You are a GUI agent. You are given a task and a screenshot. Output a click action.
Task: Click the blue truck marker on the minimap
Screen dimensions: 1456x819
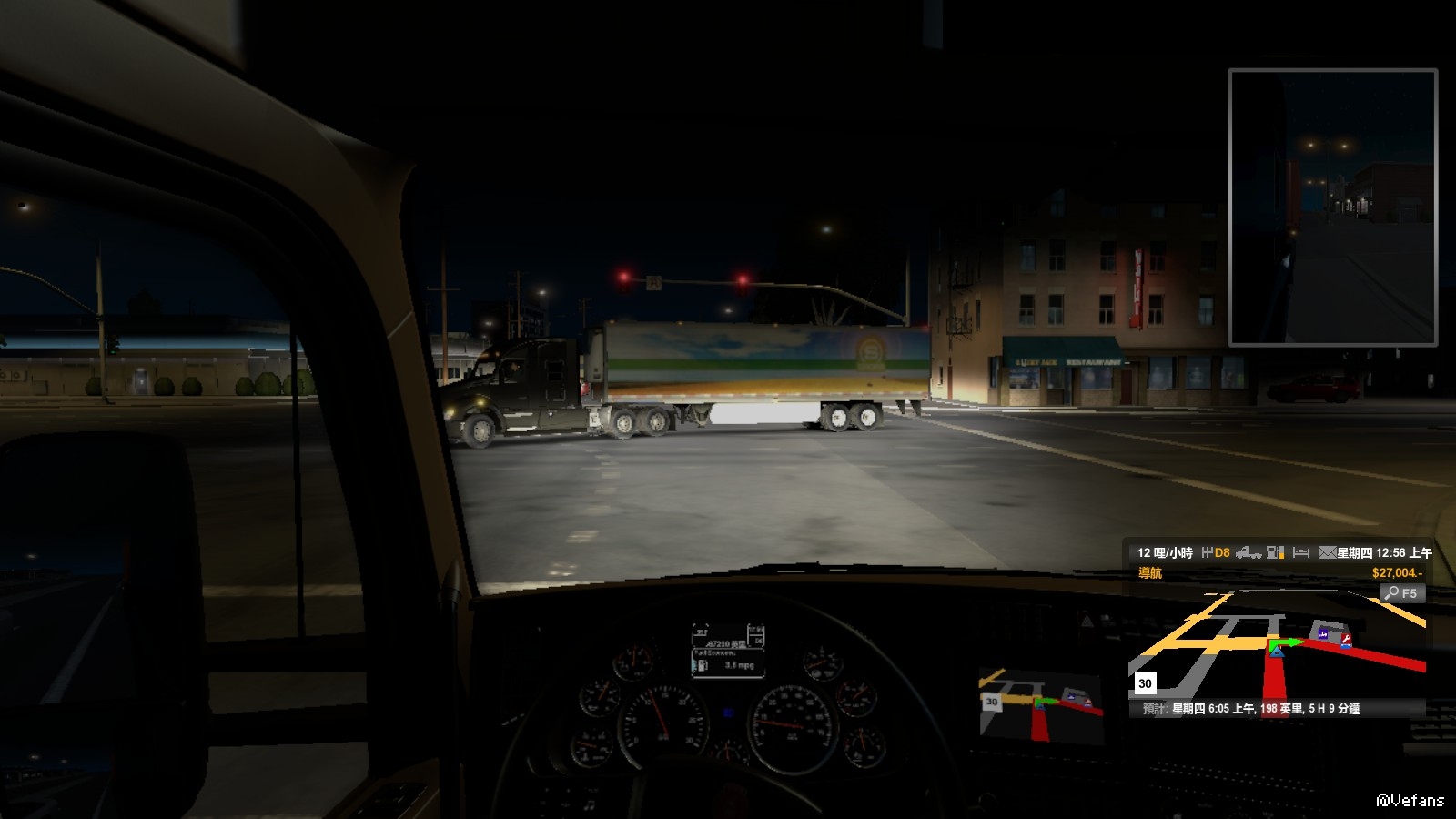[x=1322, y=633]
